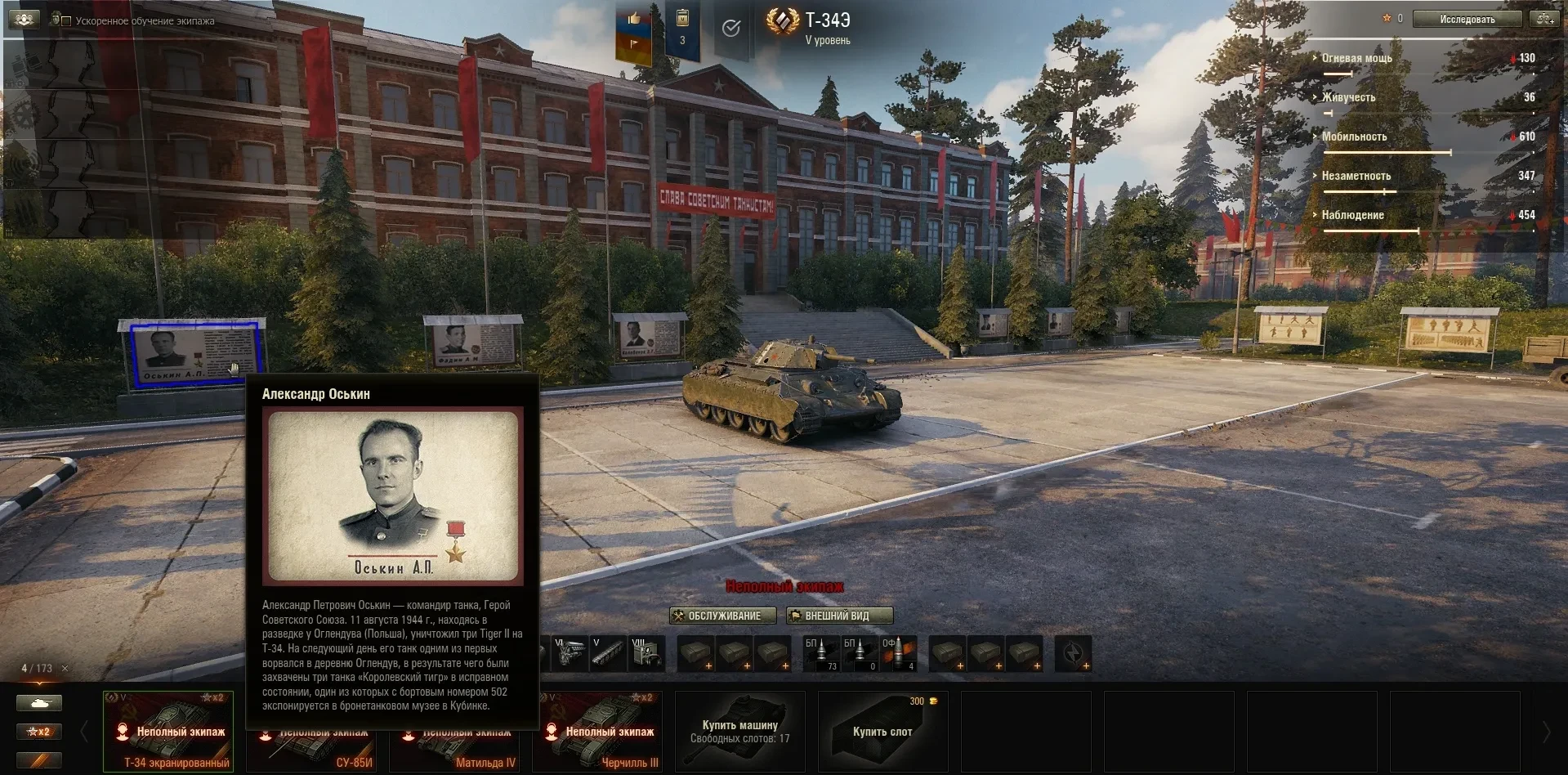Toggle the x2 star bonus filter
1568x775 pixels.
pyautogui.click(x=38, y=731)
